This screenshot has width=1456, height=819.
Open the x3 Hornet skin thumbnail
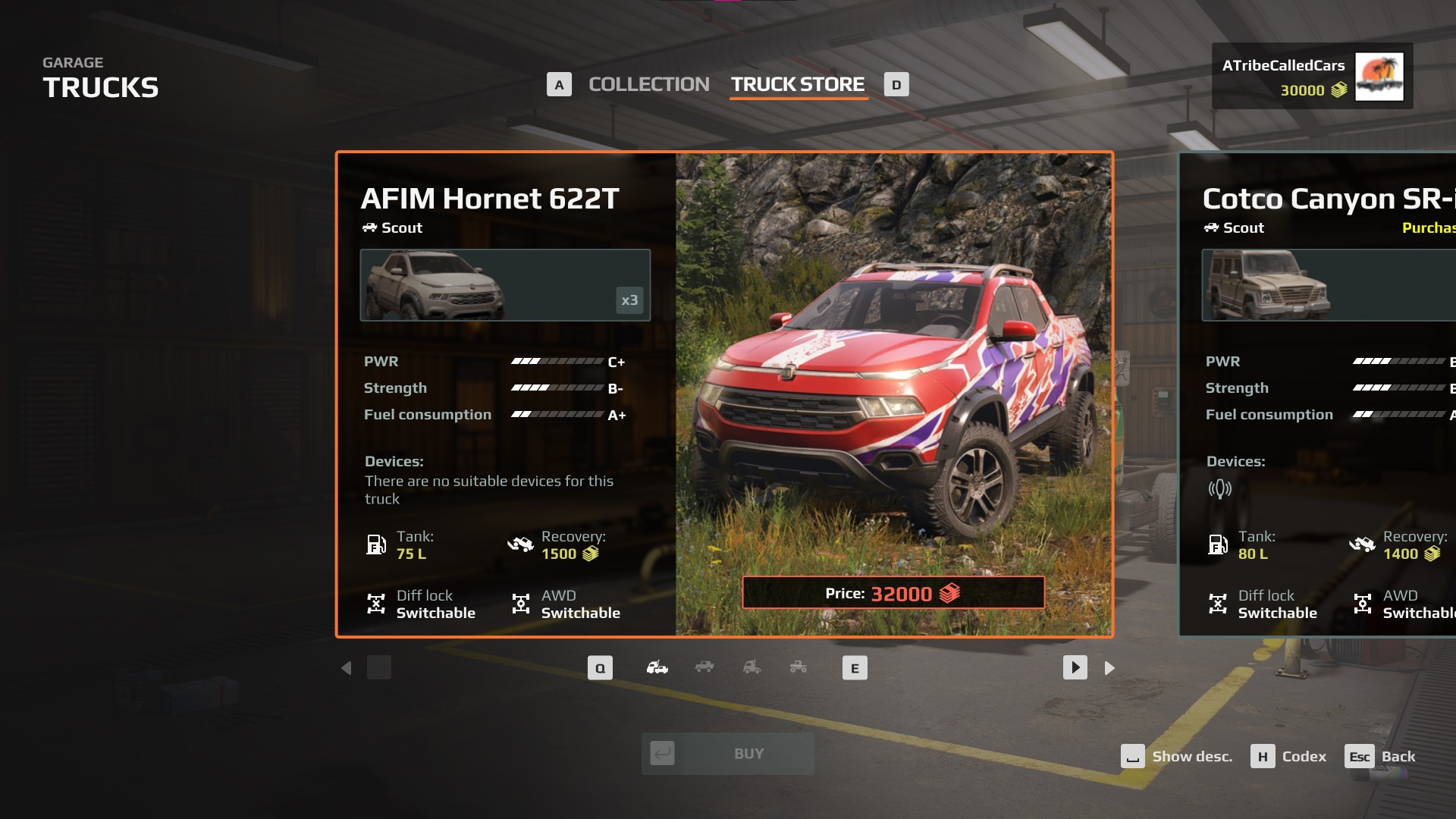pyautogui.click(x=505, y=285)
